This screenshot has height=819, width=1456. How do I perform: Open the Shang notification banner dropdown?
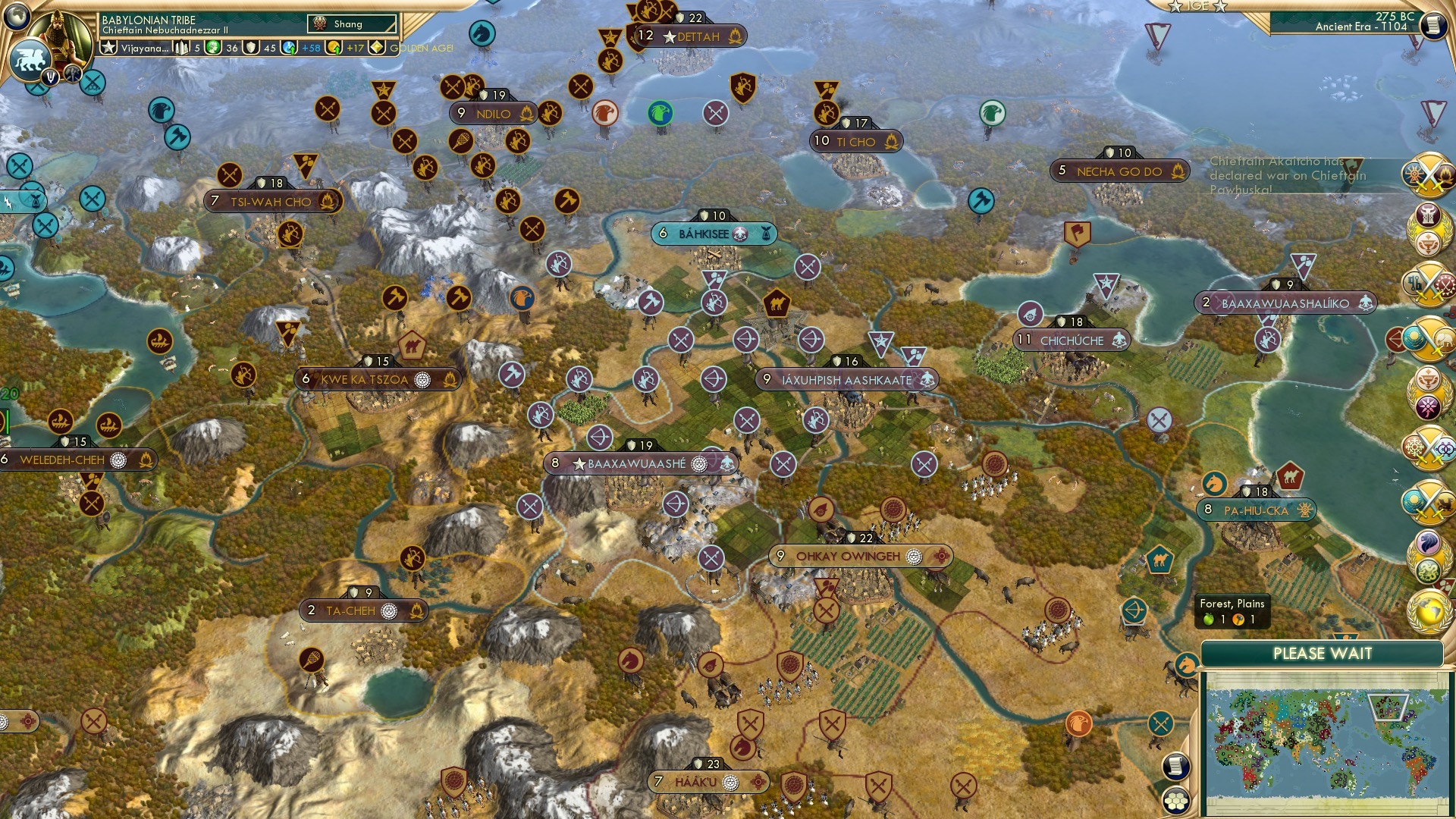(x=353, y=24)
